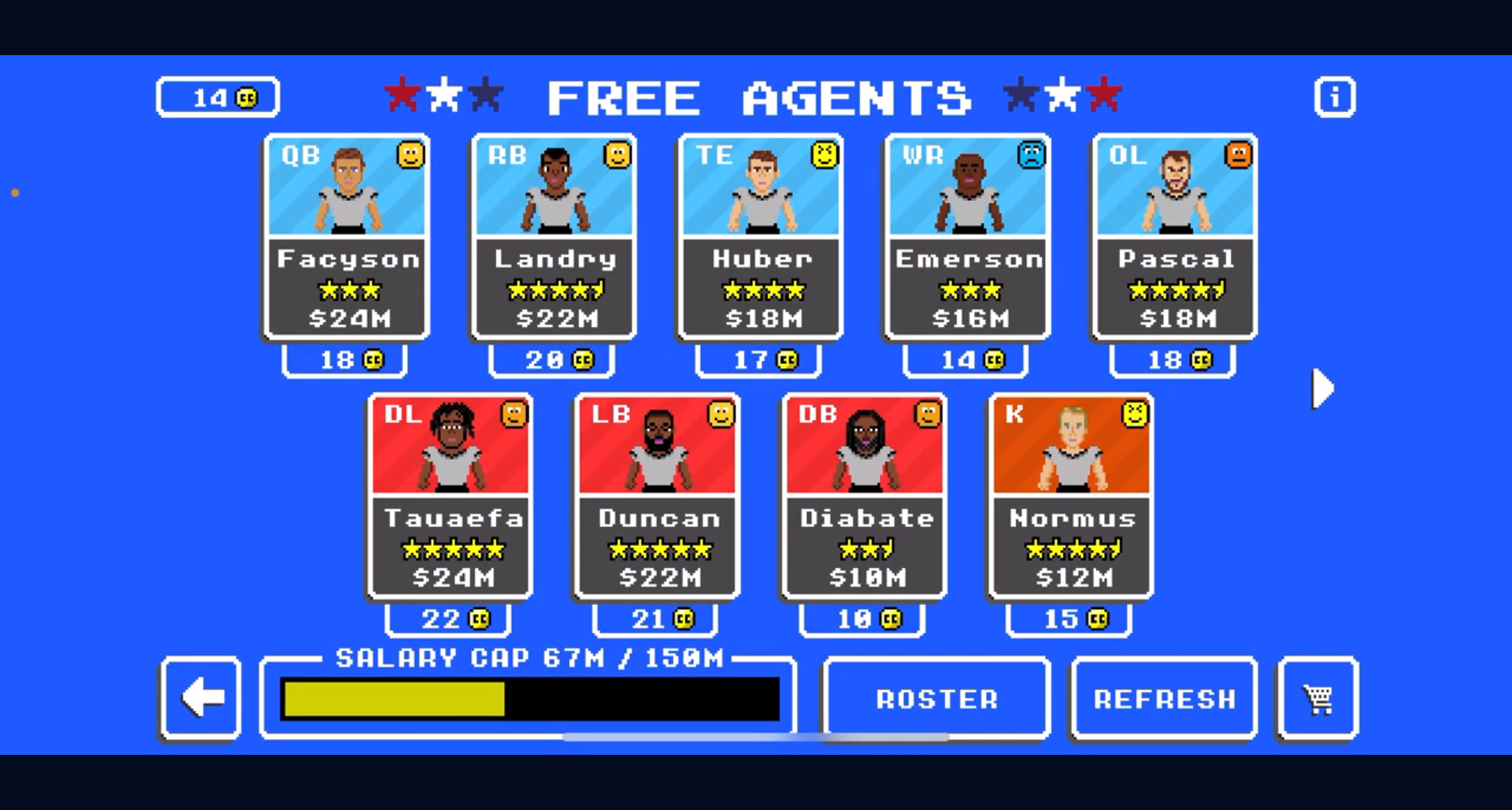1512x810 pixels.
Task: Select kicker Normus's card
Action: pyautogui.click(x=1072, y=496)
